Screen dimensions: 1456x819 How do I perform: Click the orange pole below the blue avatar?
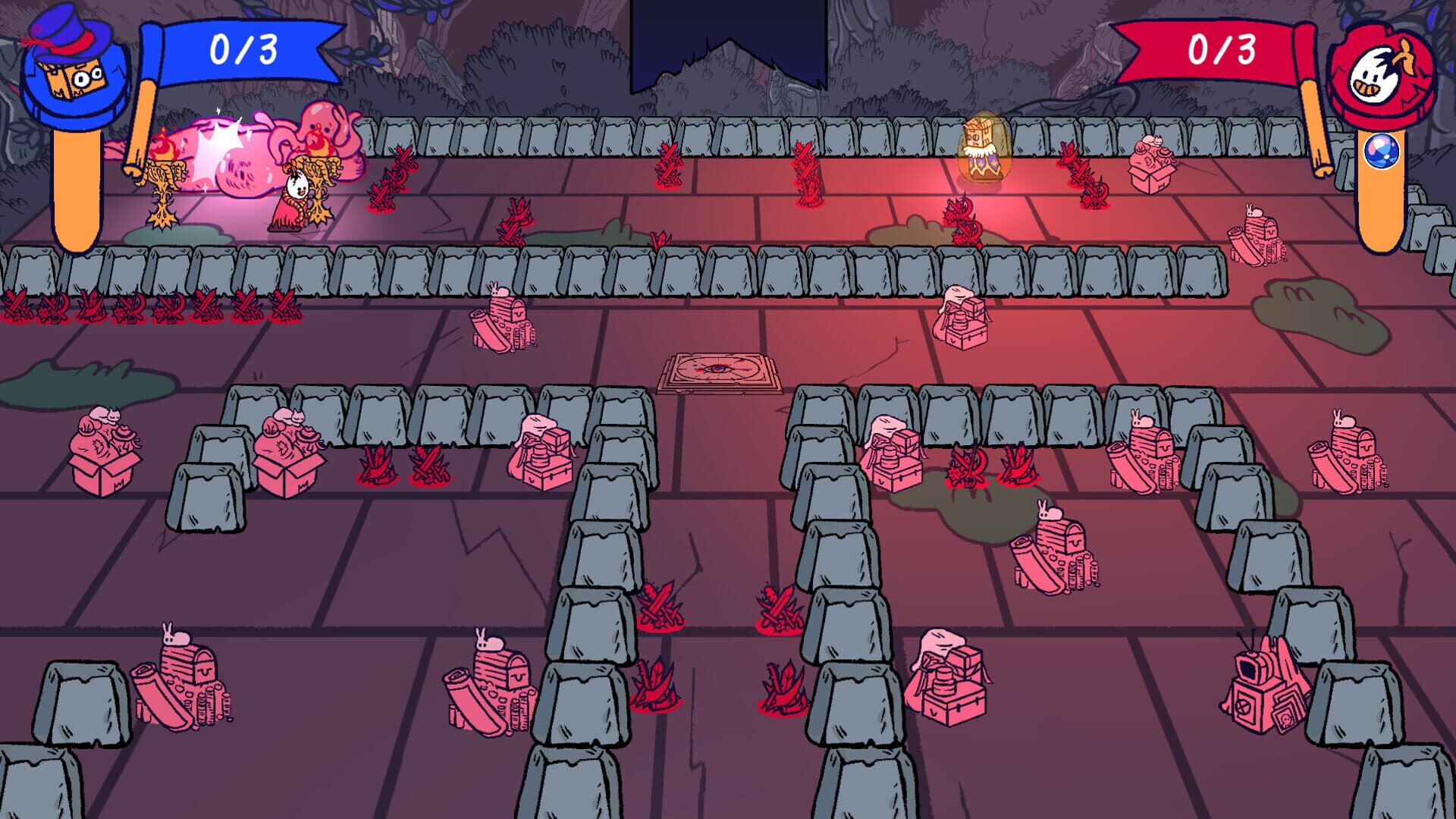pyautogui.click(x=76, y=186)
